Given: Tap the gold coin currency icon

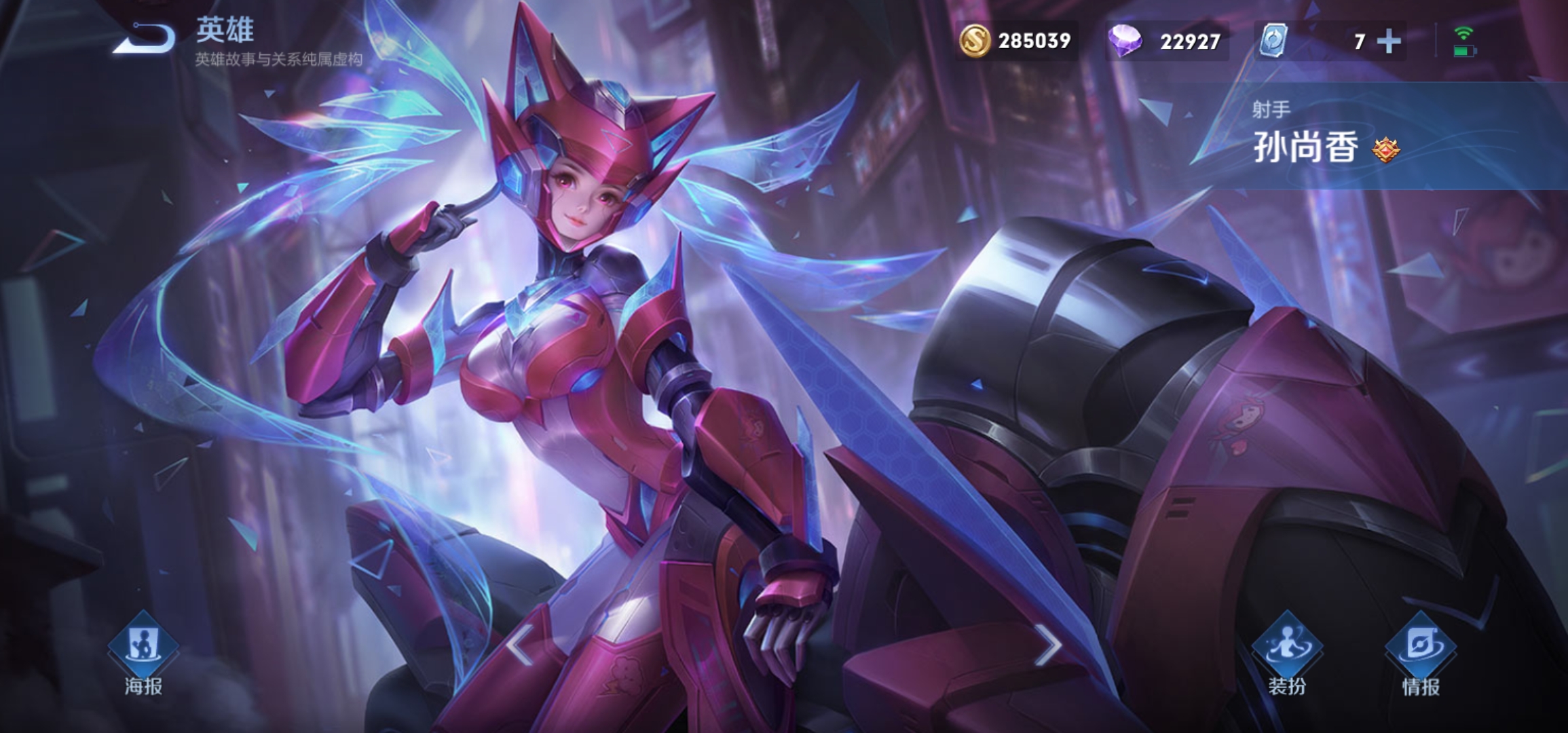Looking at the screenshot, I should coord(974,41).
